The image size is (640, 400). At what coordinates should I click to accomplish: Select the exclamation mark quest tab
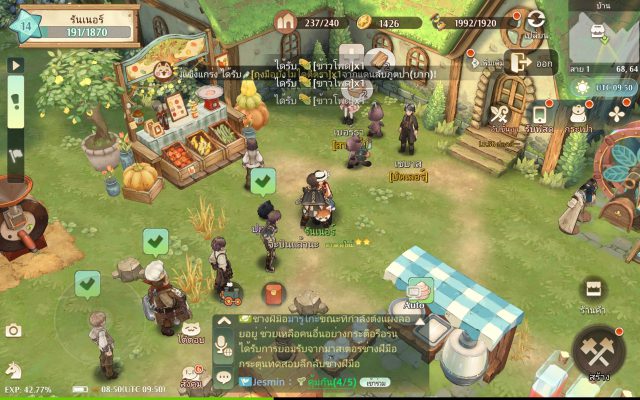pyautogui.click(x=15, y=99)
